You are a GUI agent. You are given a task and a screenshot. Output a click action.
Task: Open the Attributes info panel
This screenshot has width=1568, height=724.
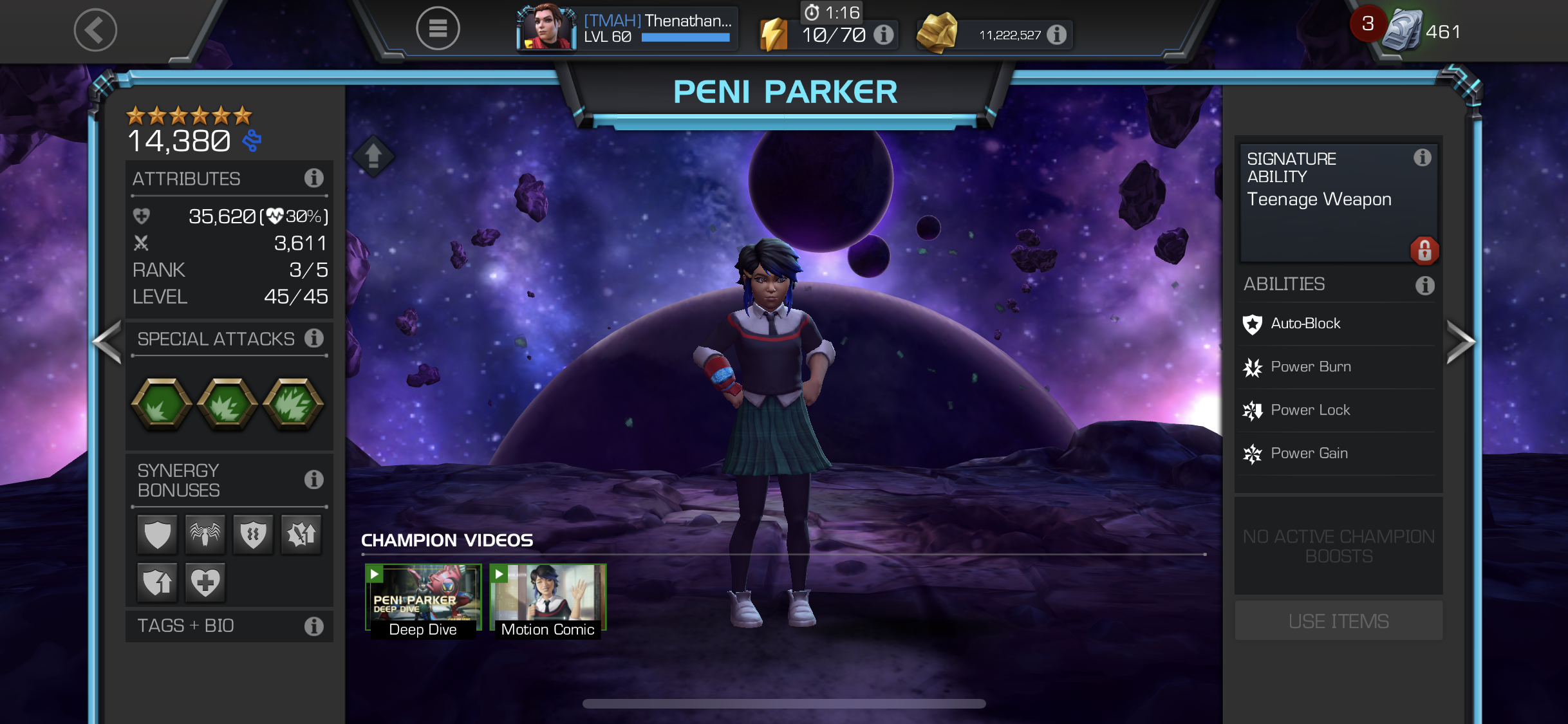(x=313, y=178)
